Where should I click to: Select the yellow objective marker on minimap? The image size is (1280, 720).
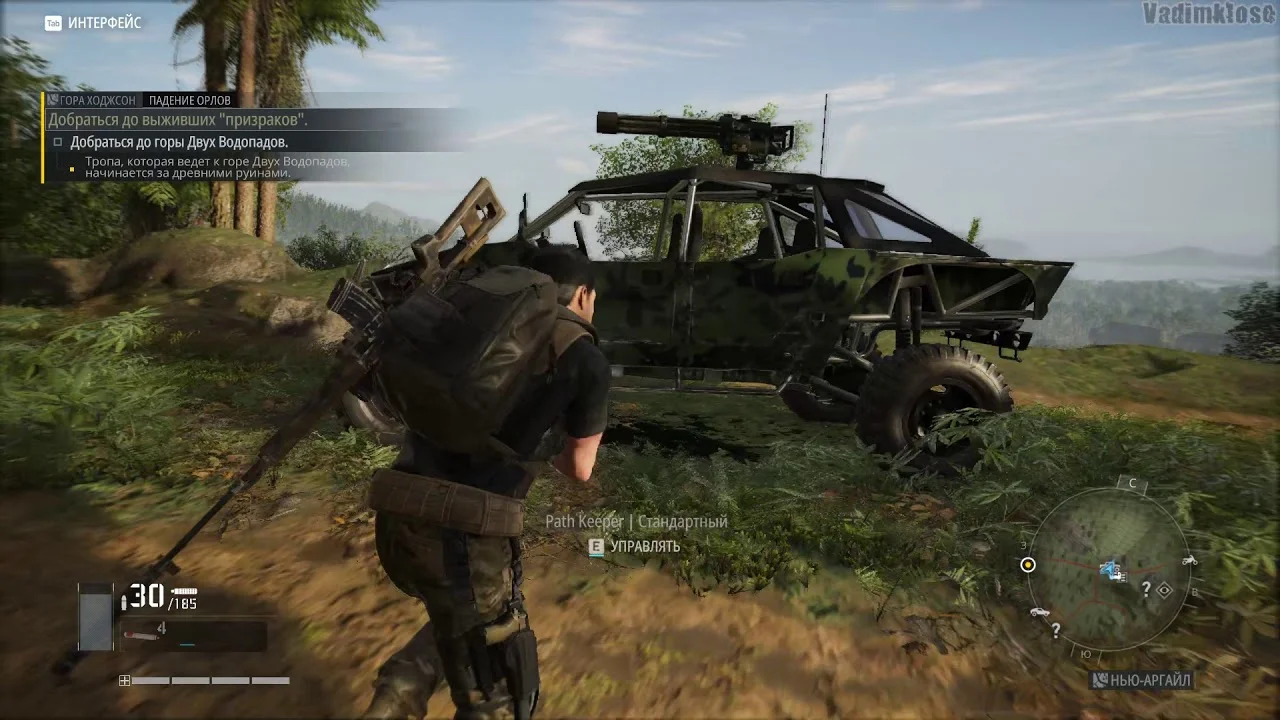click(1028, 565)
